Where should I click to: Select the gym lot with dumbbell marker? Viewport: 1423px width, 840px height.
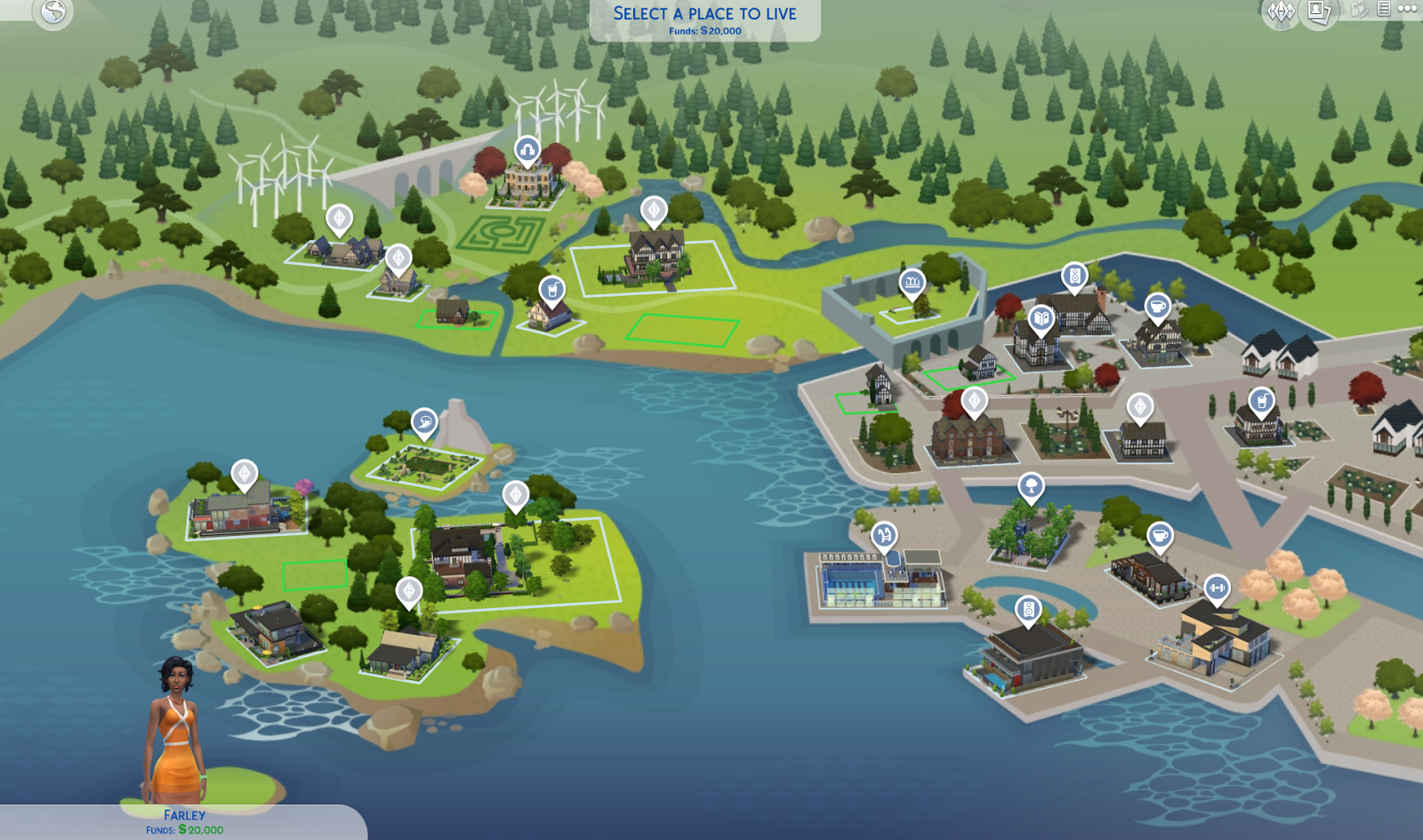(x=1218, y=587)
